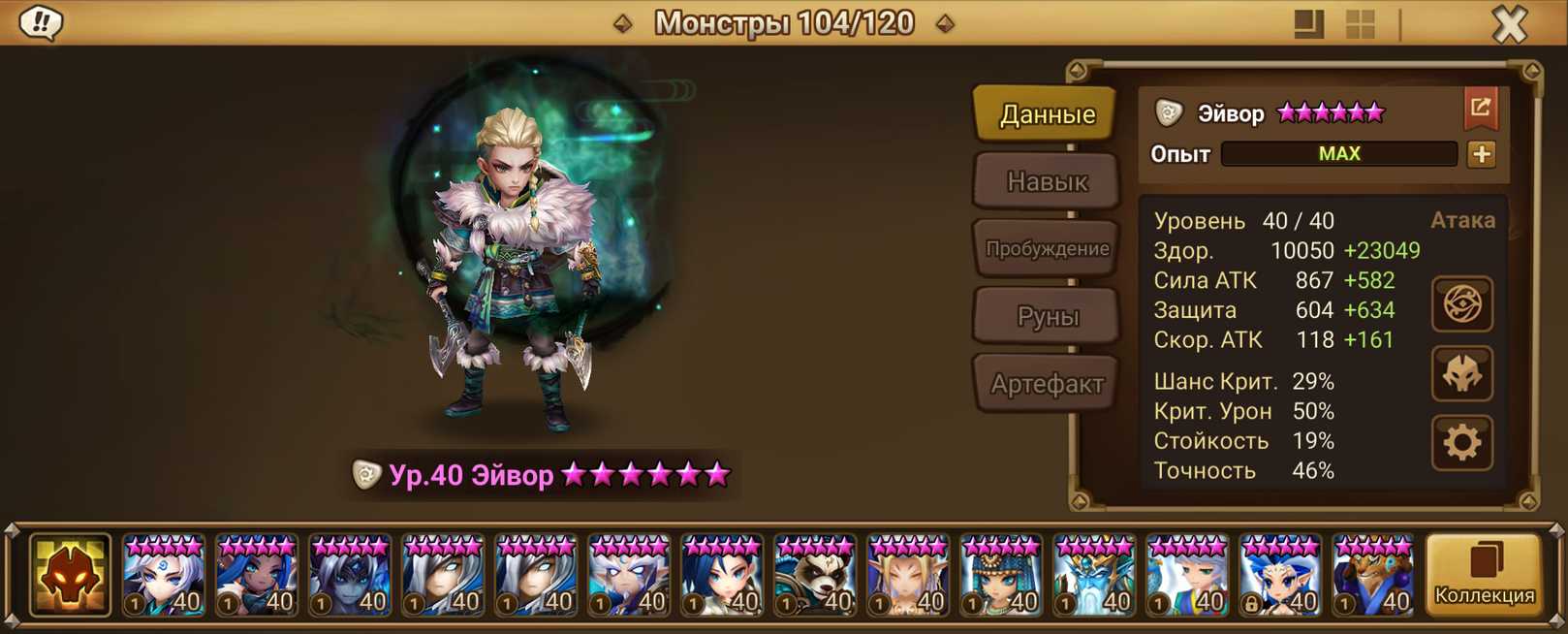Select the locked monster thumbnail
The image size is (1568, 634).
pos(1280,576)
